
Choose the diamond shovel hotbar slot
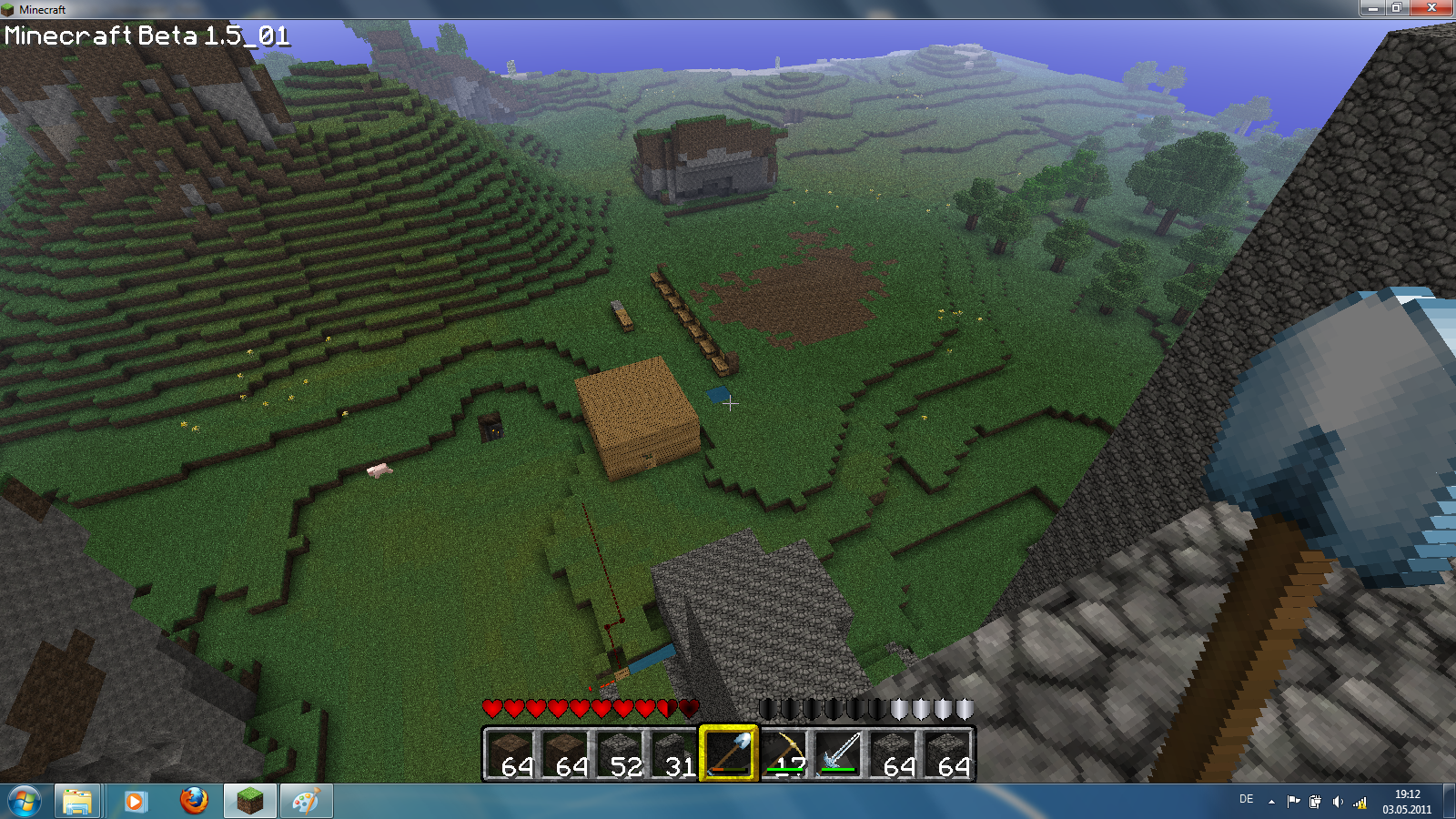(728, 753)
